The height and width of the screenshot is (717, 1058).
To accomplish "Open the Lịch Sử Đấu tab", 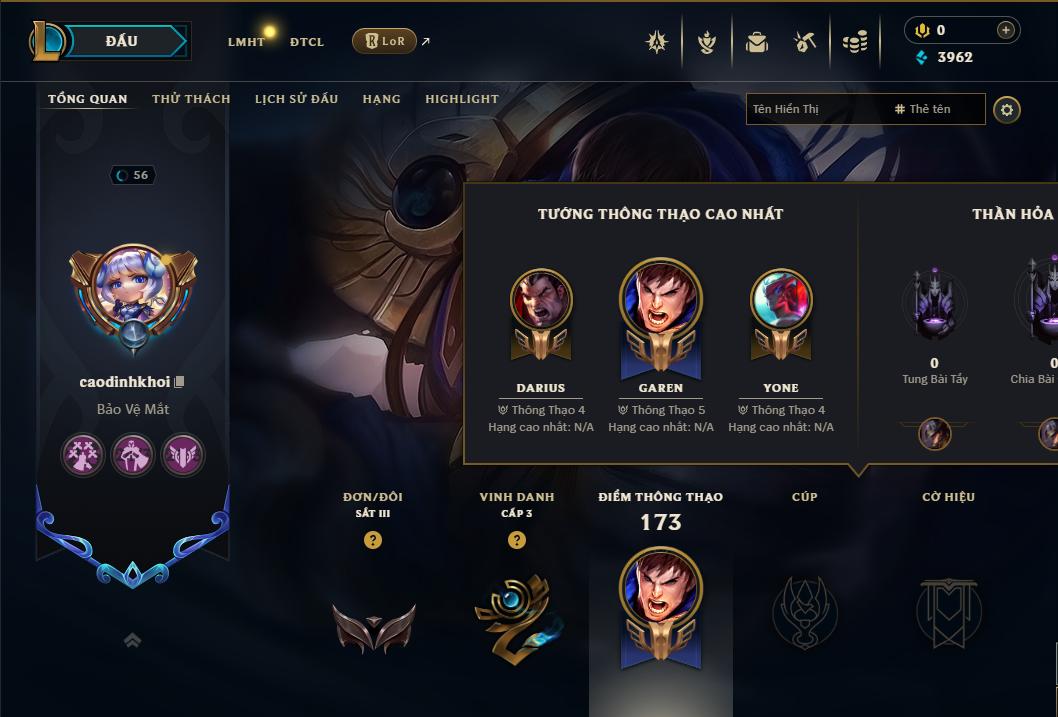I will pos(296,99).
